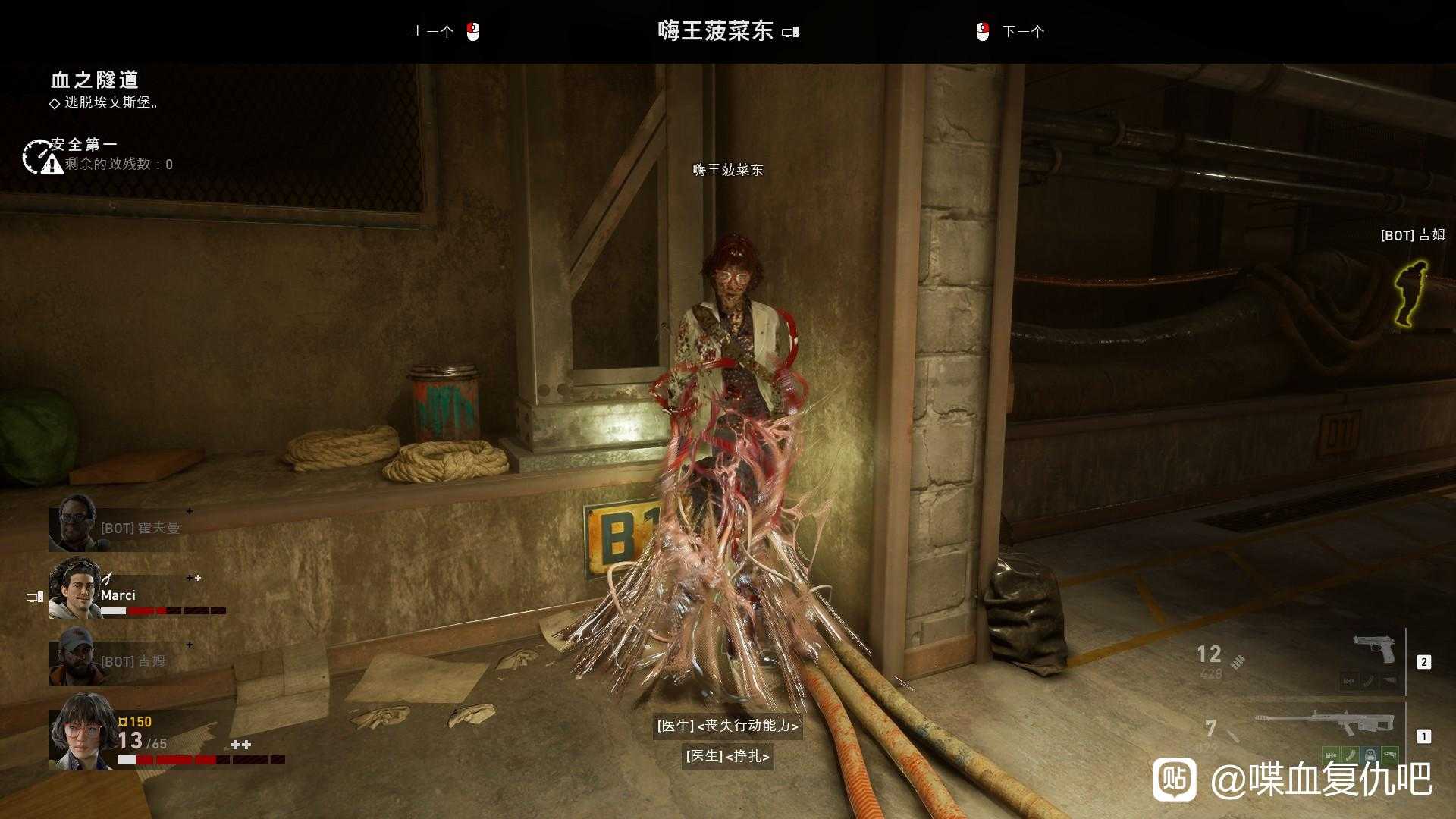
Task: Select the [BOT] 吉姆 portrait
Action: pyautogui.click(x=72, y=658)
